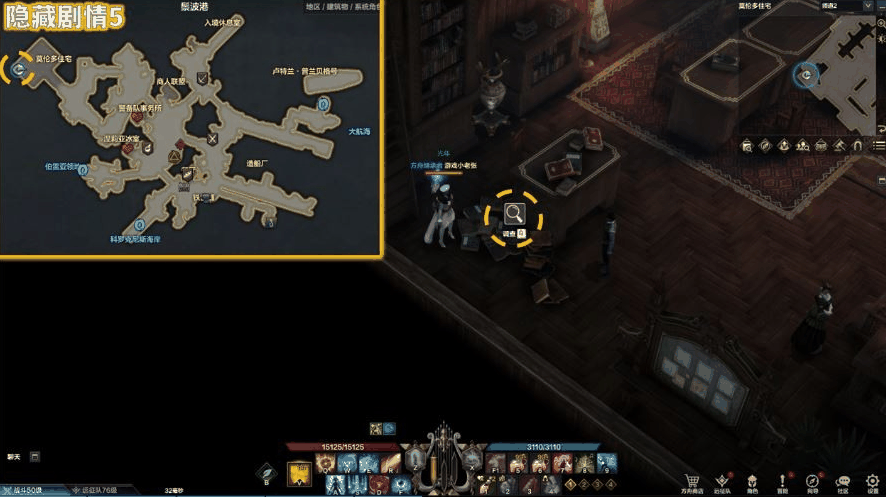Open the 设置 settings gear
This screenshot has height=497, width=886.
(872, 481)
